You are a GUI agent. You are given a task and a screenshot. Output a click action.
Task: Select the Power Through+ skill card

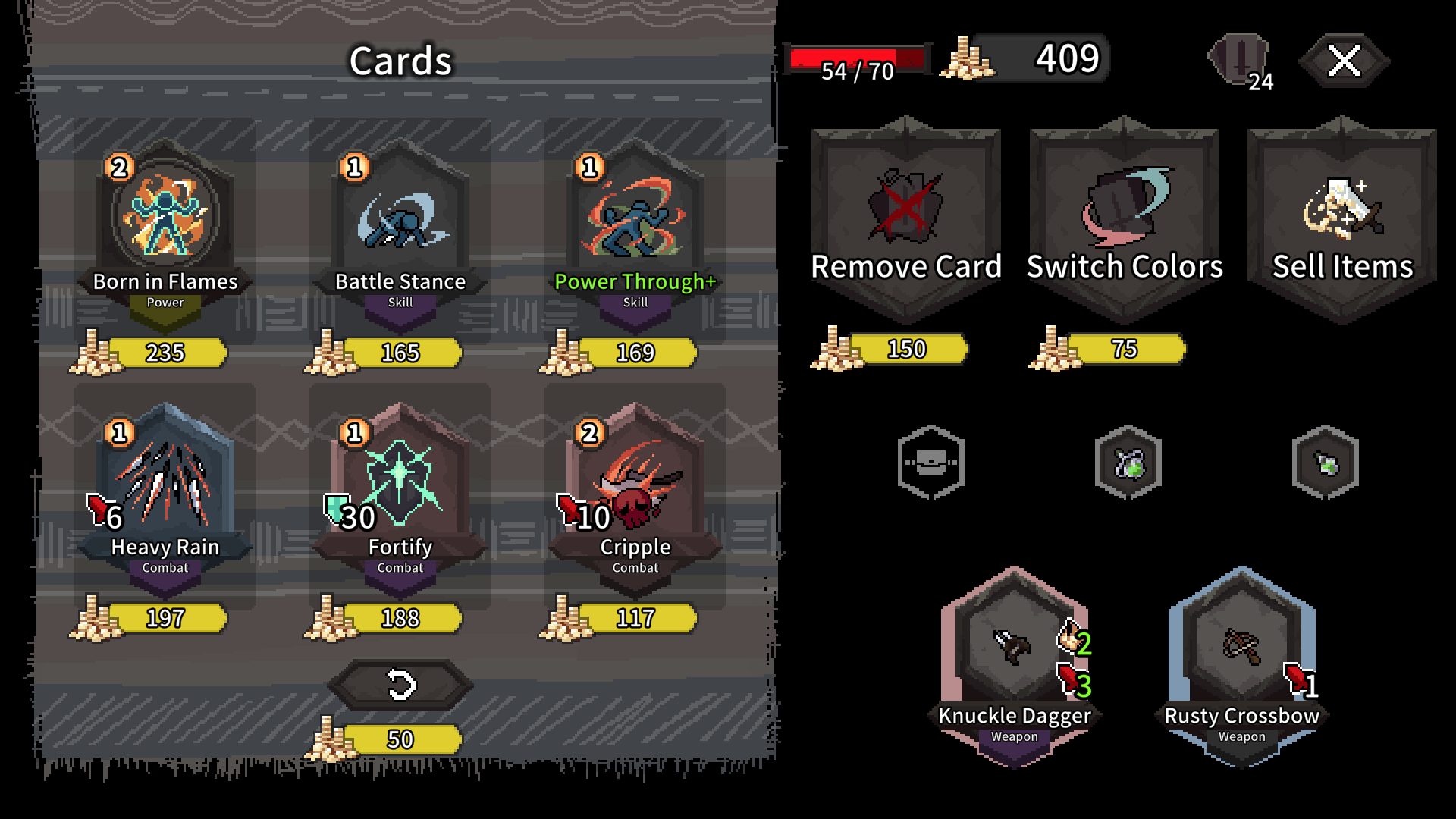point(635,227)
